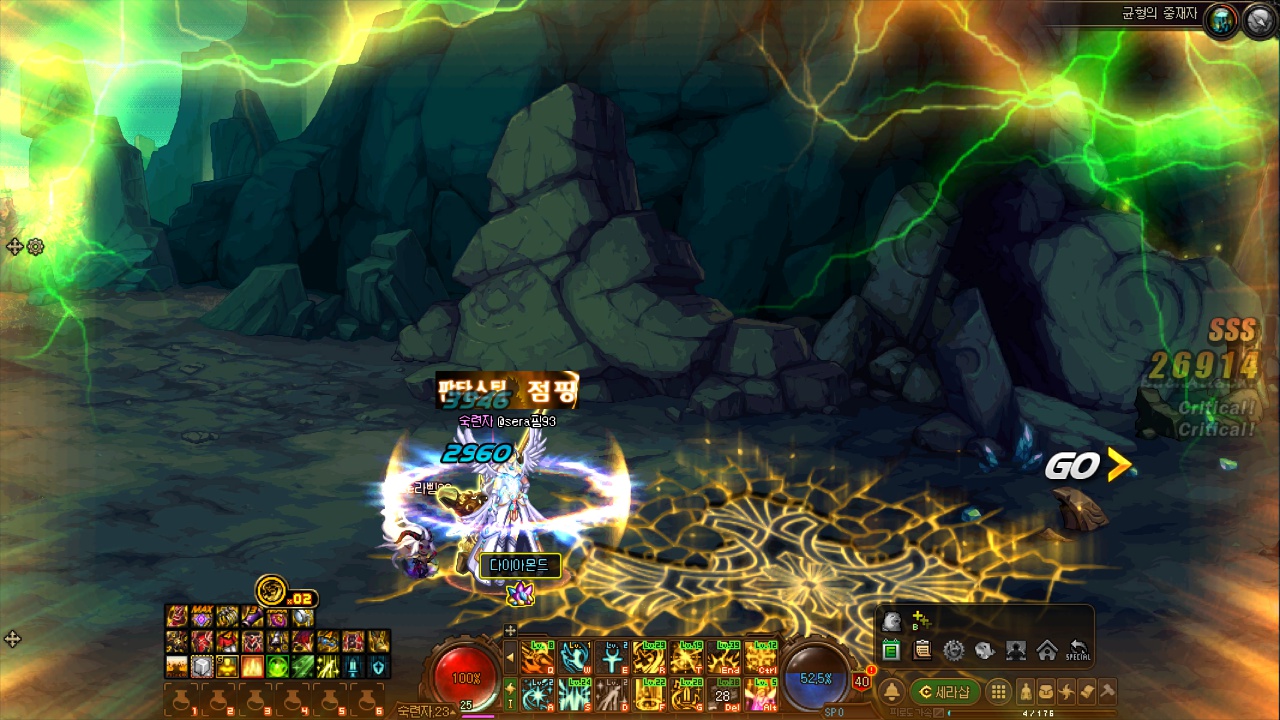
Task: Click the house icon in menu panel
Action: pyautogui.click(x=1047, y=651)
